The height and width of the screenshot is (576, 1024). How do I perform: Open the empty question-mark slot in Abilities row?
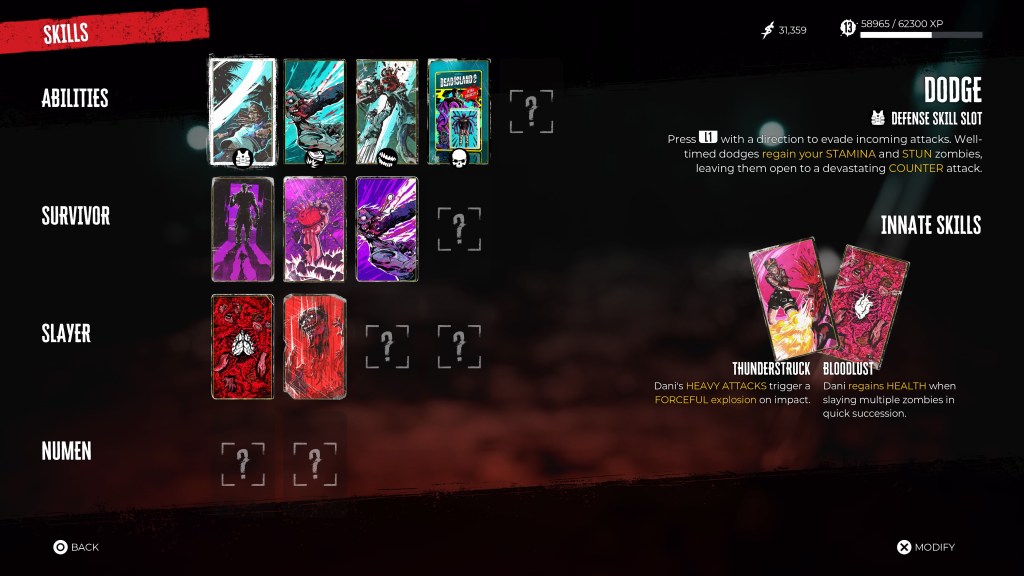point(531,111)
